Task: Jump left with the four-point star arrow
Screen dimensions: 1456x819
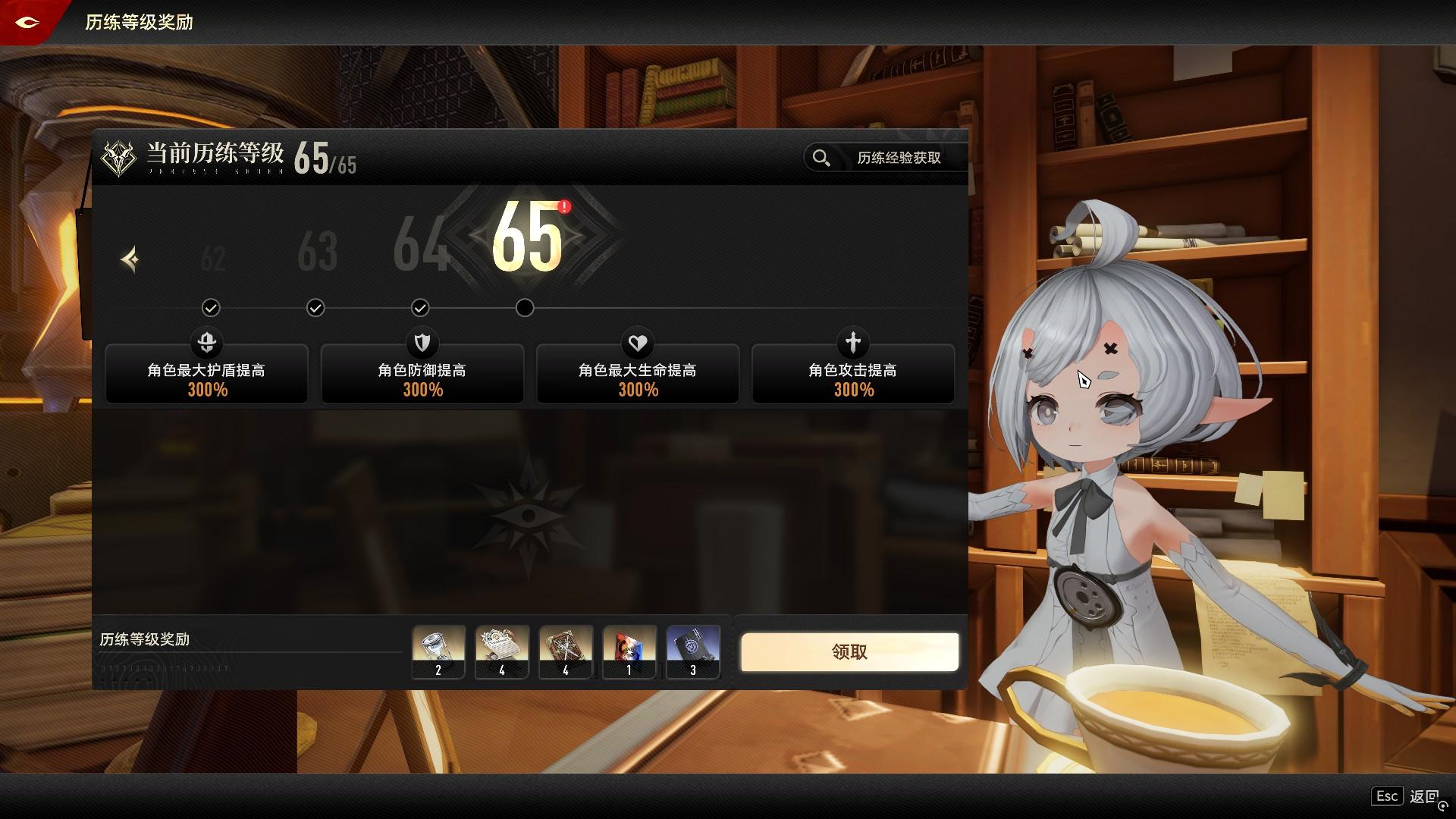Action: tap(130, 259)
